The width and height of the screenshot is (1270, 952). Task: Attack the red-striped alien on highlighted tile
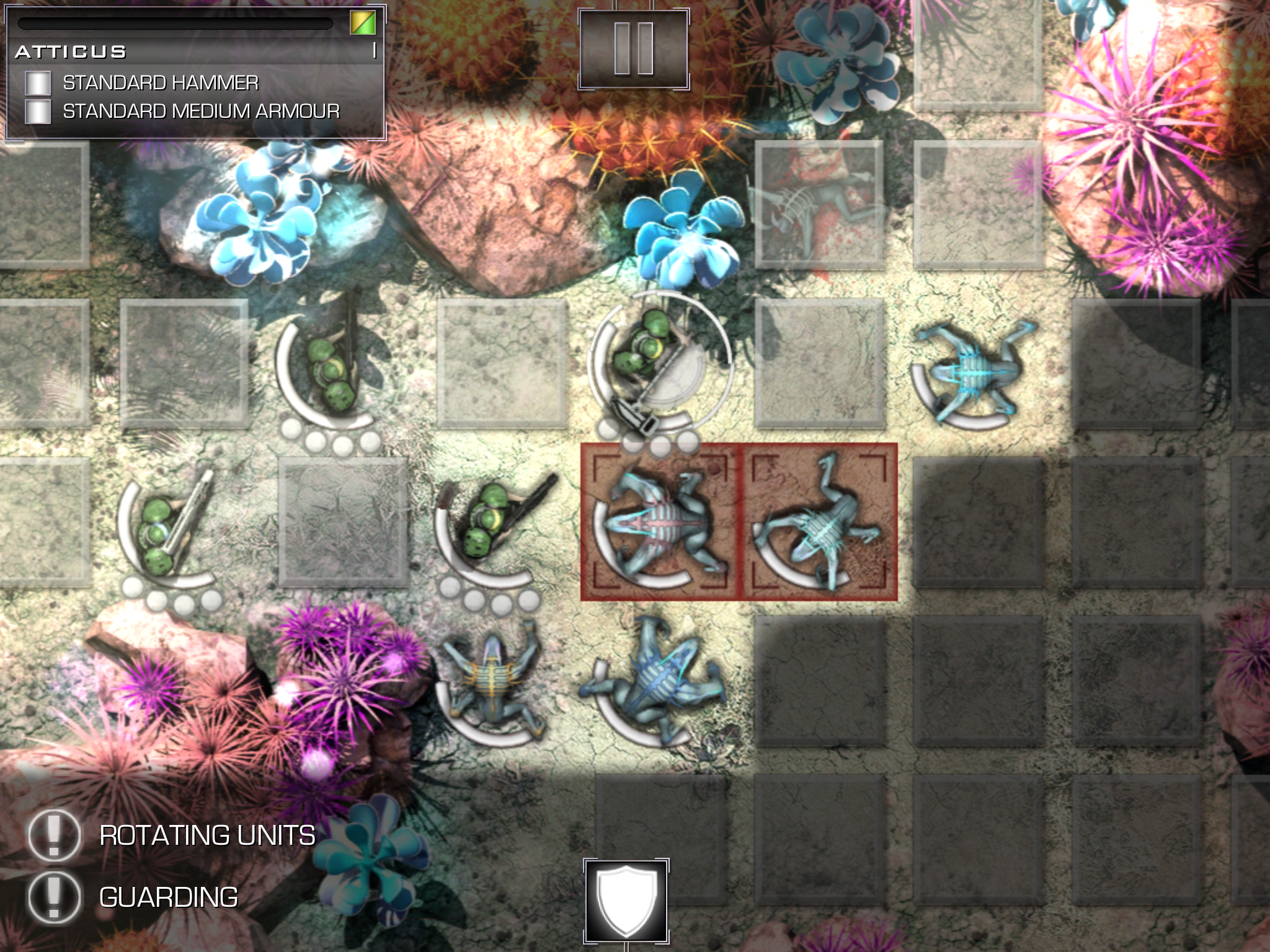coord(660,522)
